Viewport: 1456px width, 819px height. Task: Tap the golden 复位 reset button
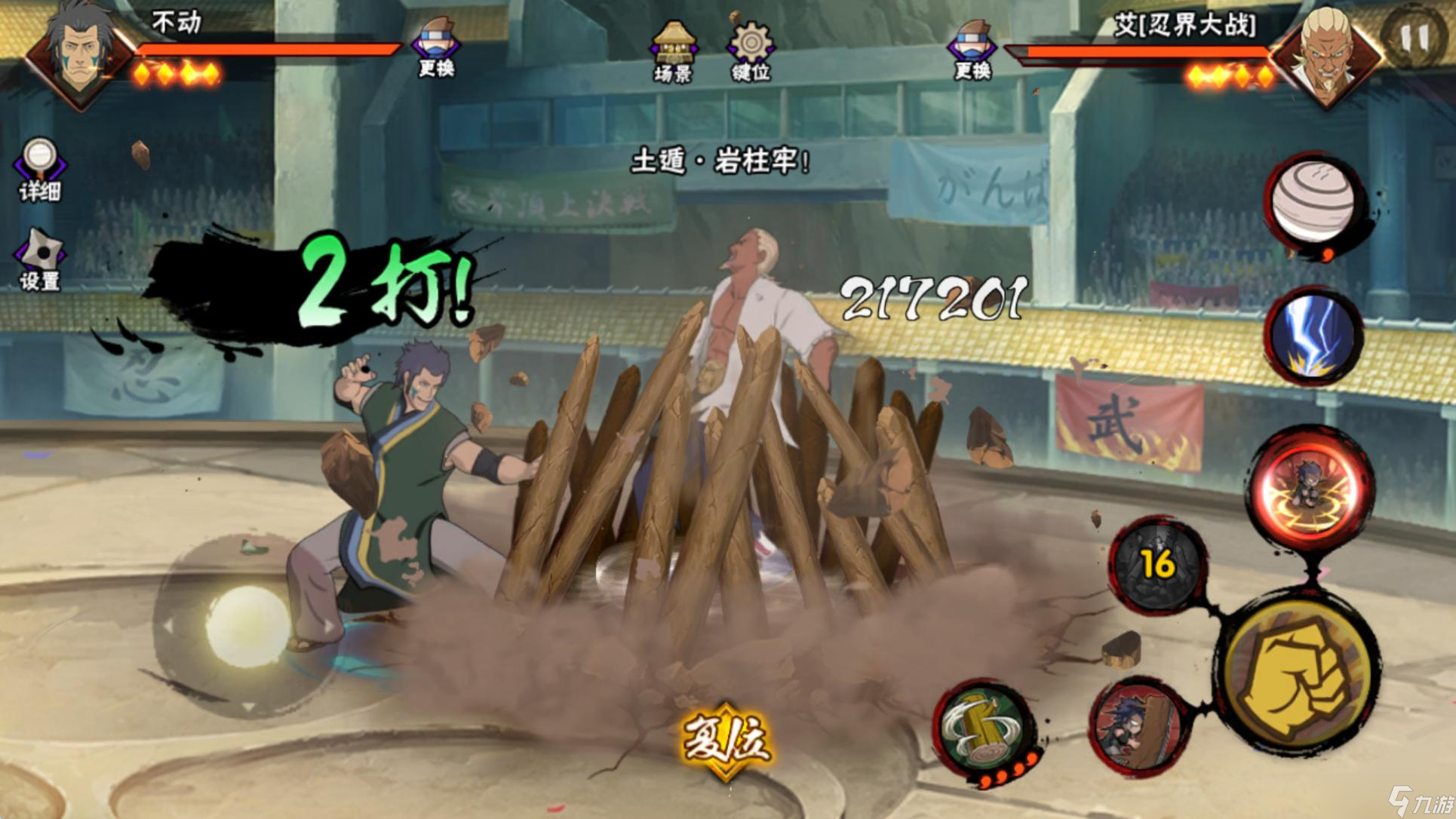pos(726,739)
